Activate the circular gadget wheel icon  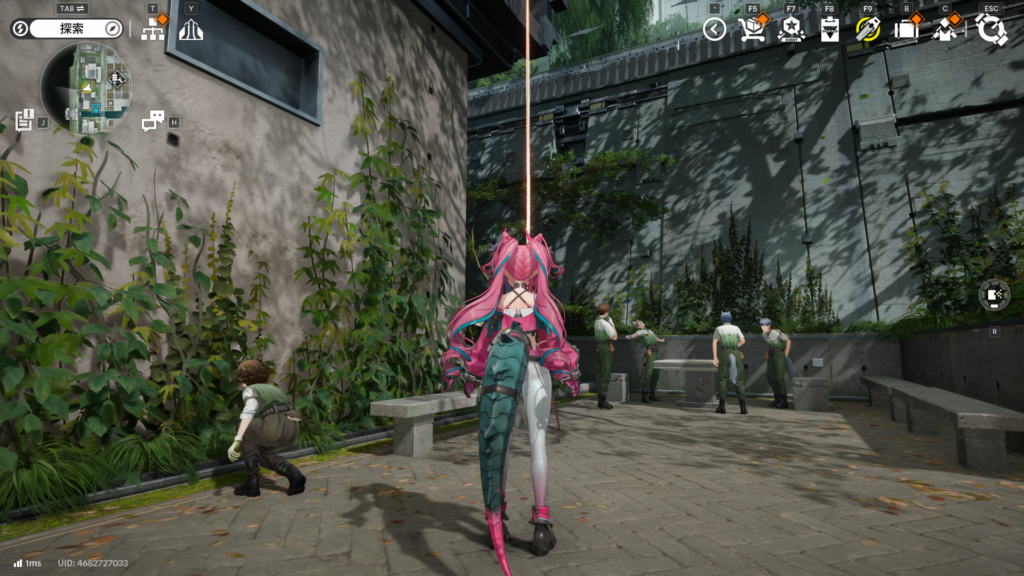point(994,296)
